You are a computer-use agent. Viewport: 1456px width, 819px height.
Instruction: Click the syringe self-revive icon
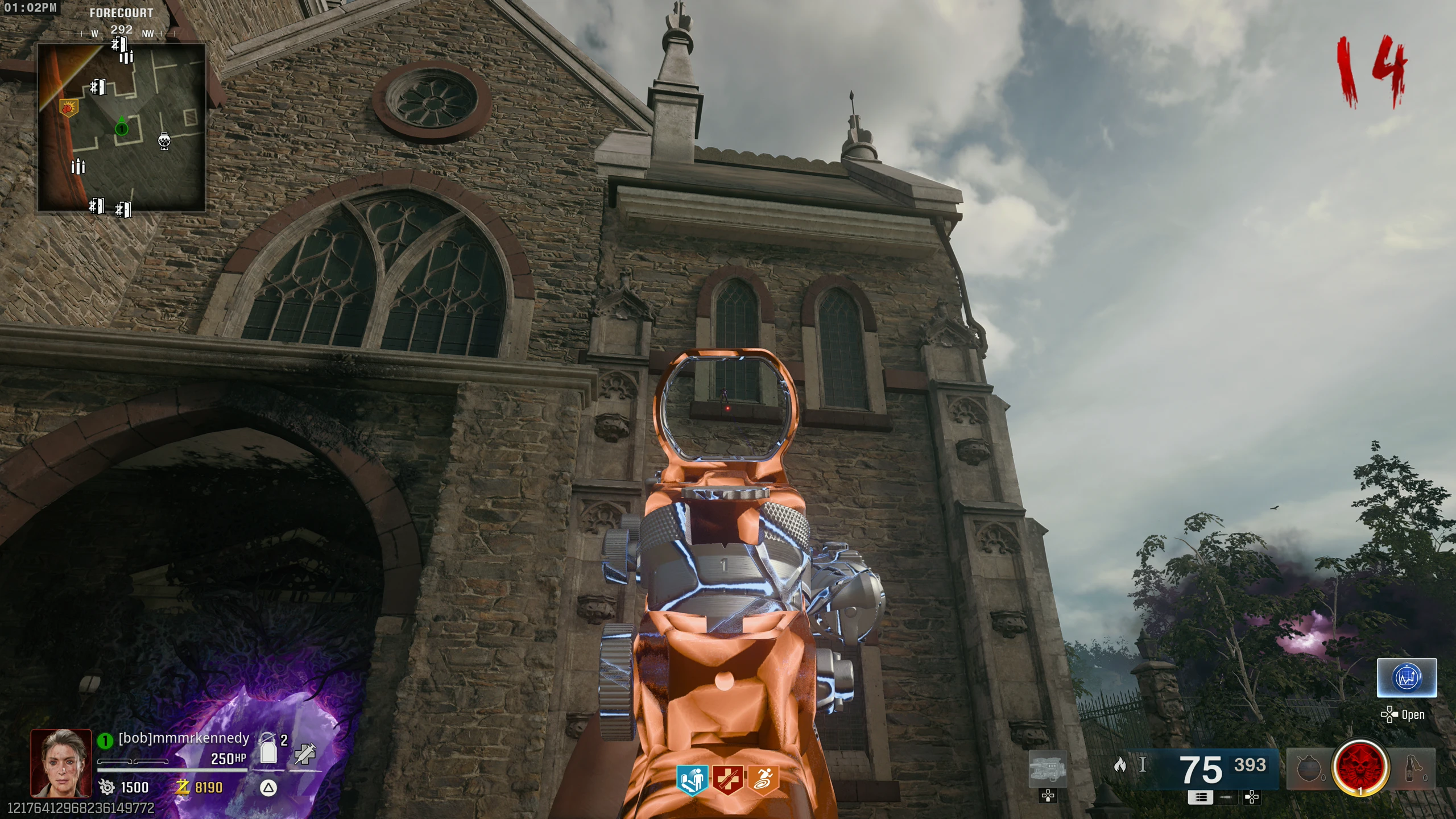click(x=305, y=754)
